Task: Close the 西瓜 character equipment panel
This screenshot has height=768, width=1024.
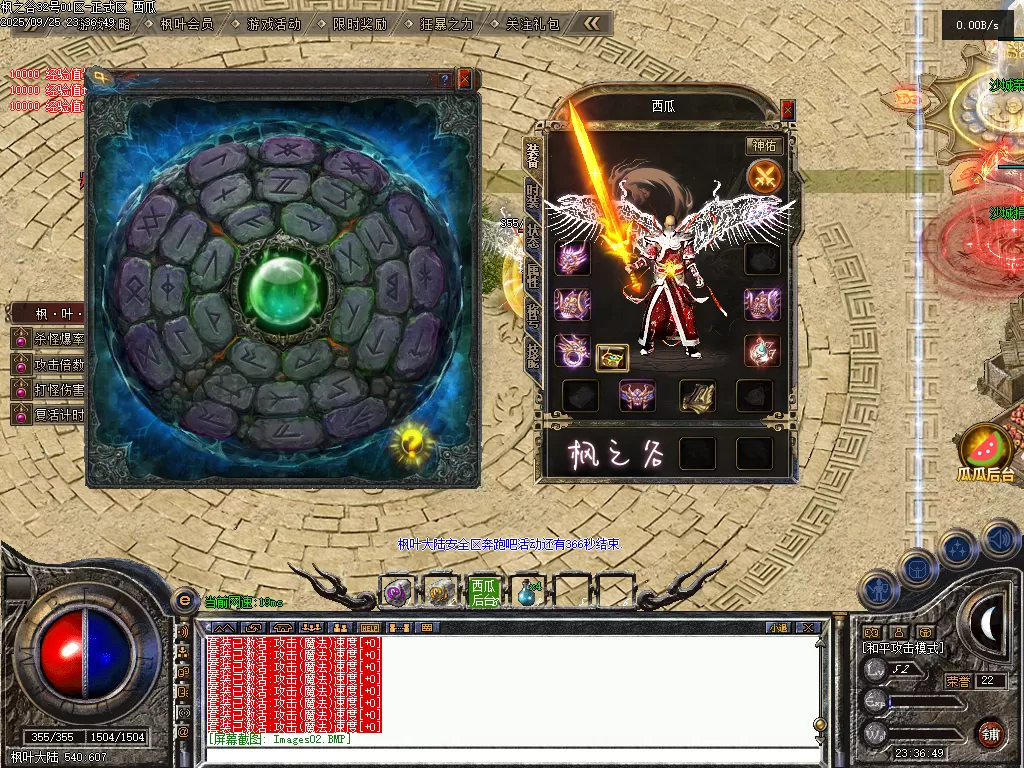Action: click(x=787, y=109)
